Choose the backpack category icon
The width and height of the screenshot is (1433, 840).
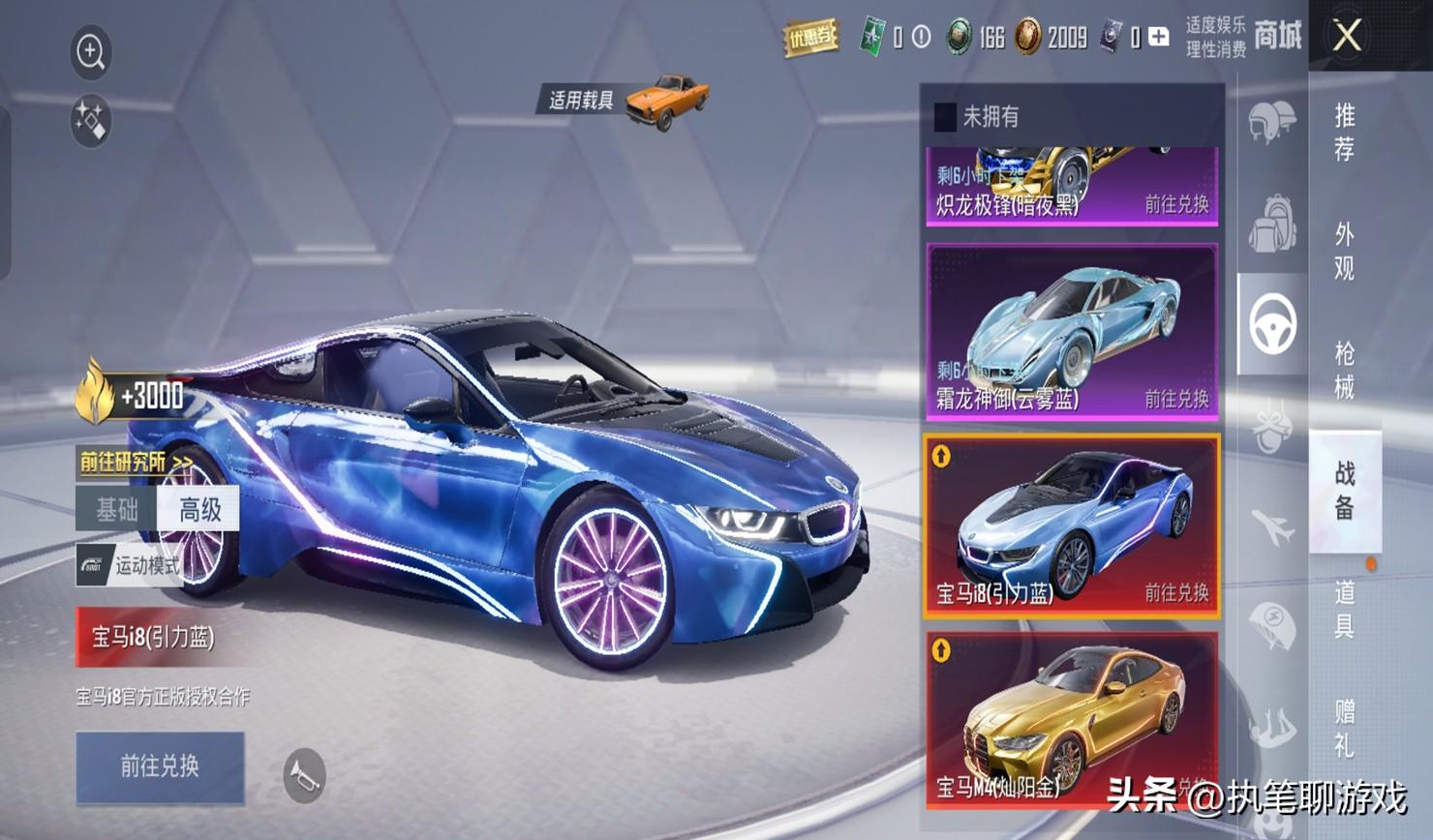coord(1271,224)
